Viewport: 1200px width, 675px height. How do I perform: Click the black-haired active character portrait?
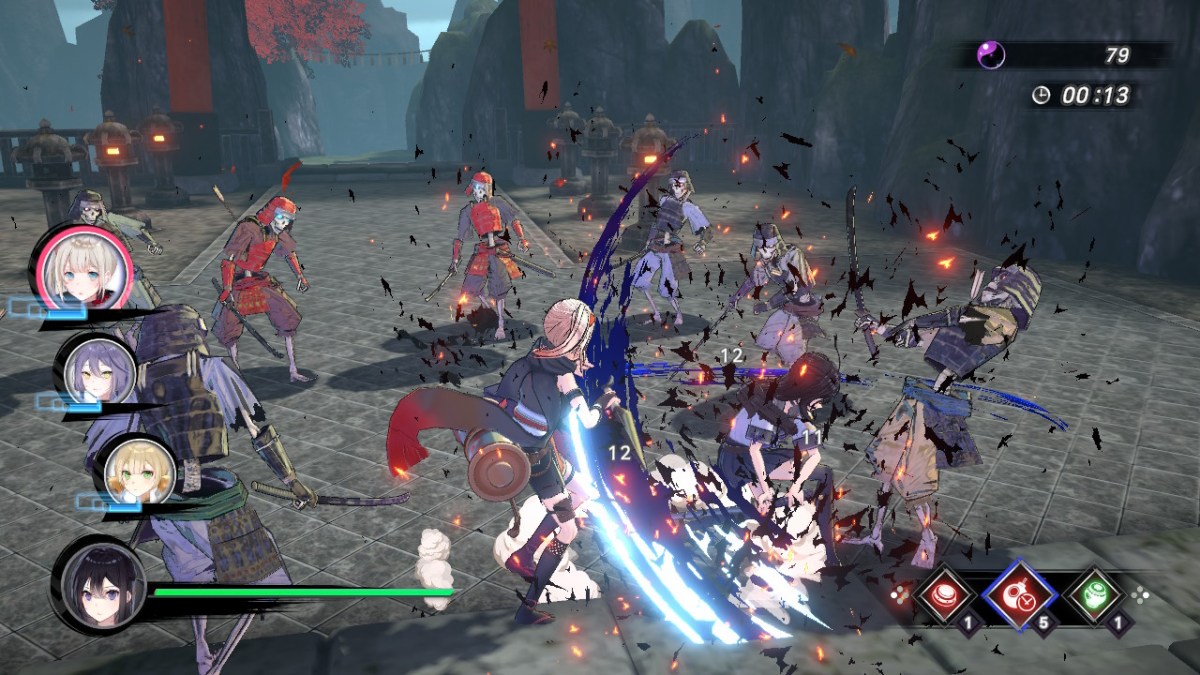point(98,583)
